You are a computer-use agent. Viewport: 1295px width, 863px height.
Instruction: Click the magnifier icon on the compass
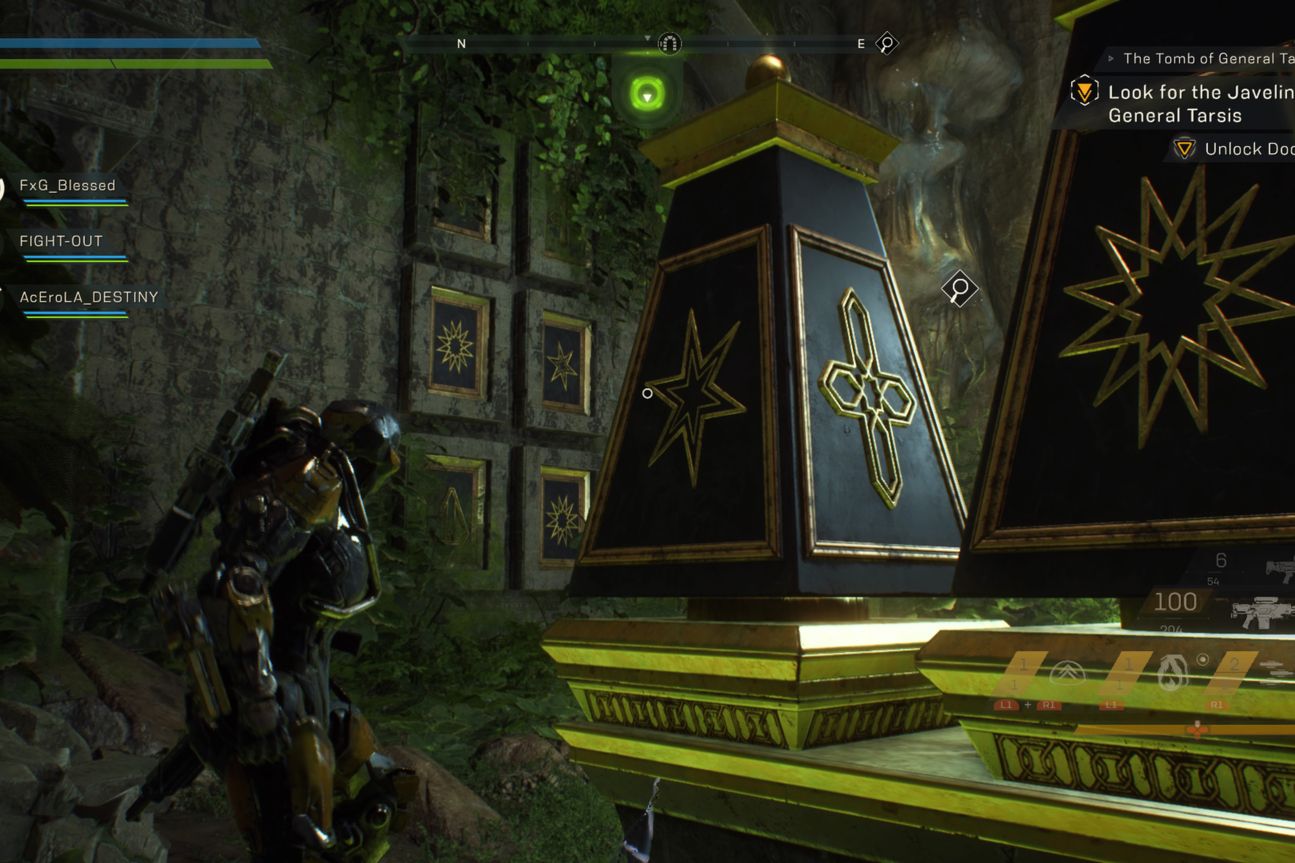pos(886,43)
